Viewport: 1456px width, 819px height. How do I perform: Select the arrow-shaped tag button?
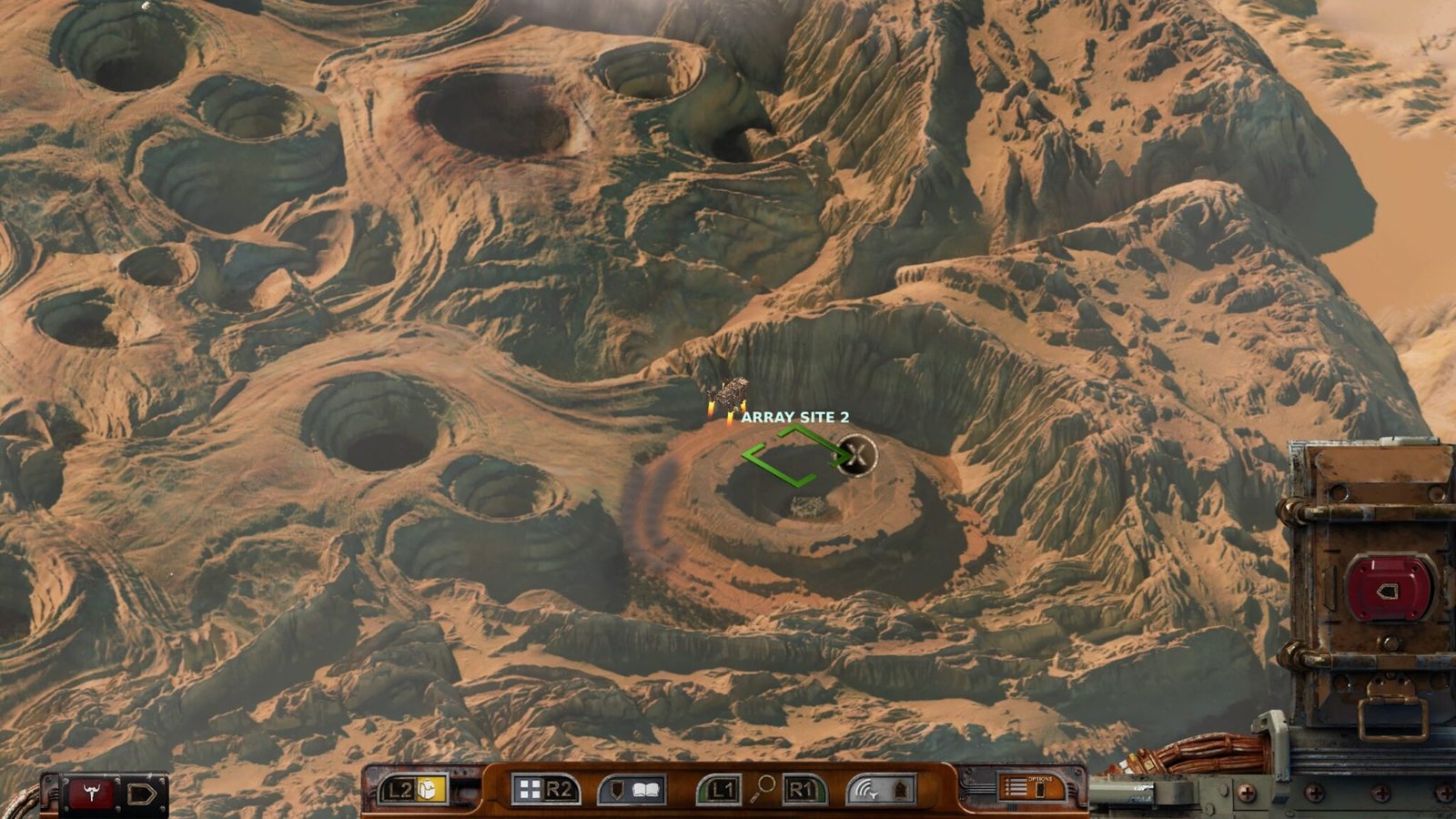pyautogui.click(x=141, y=794)
